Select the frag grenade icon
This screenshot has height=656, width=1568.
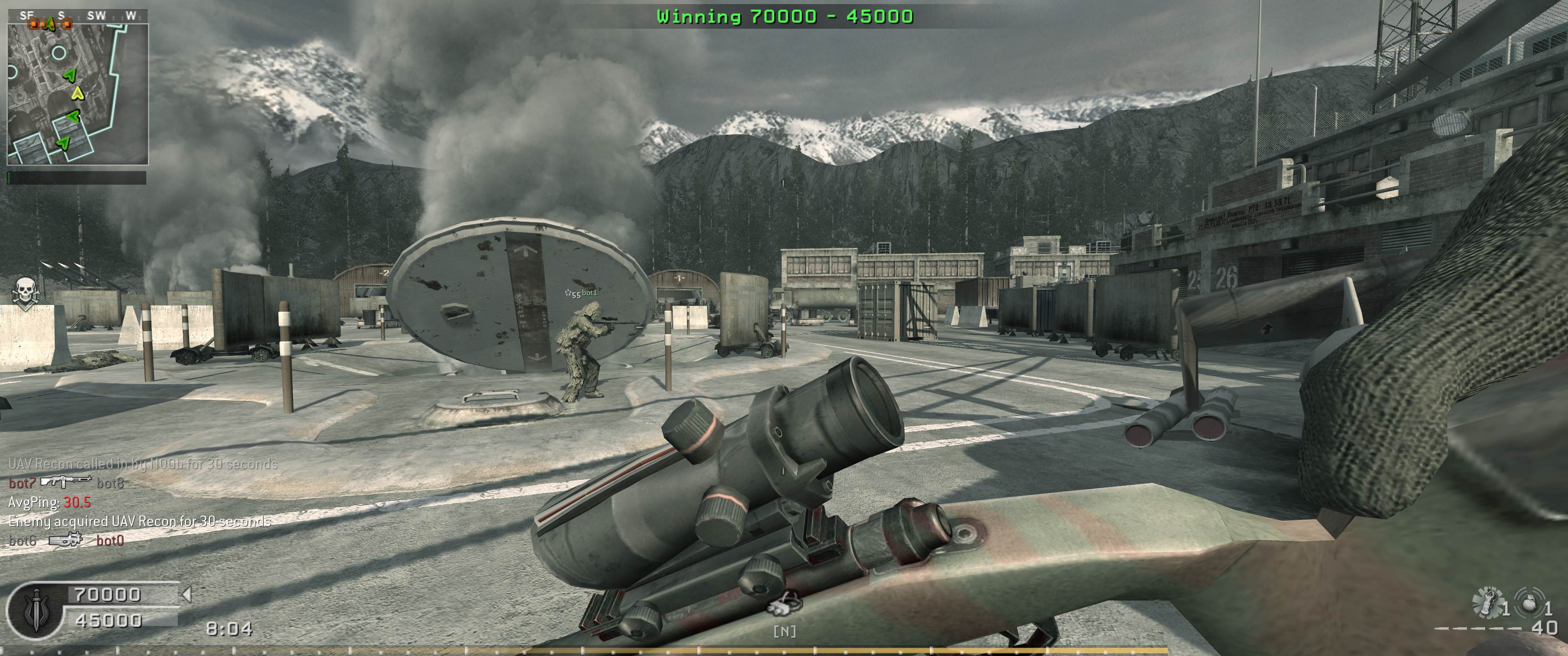pos(1528,602)
